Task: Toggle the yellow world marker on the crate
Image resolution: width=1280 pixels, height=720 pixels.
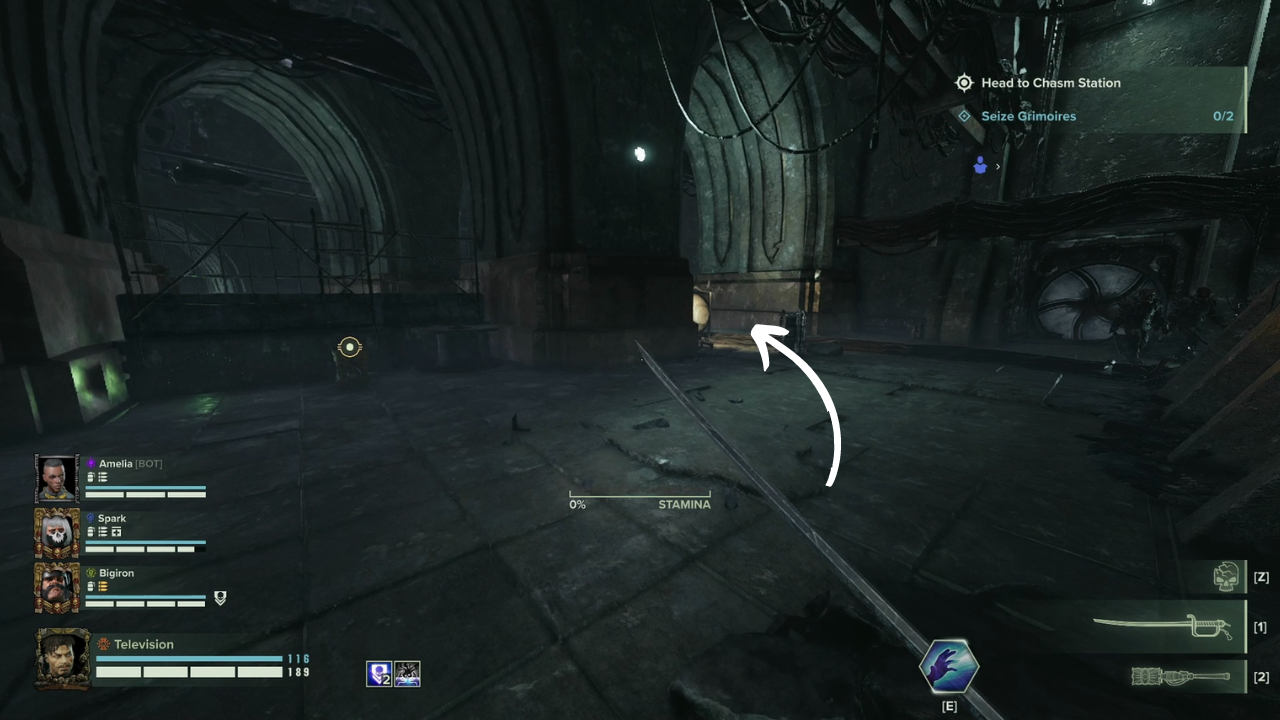Action: (349, 347)
